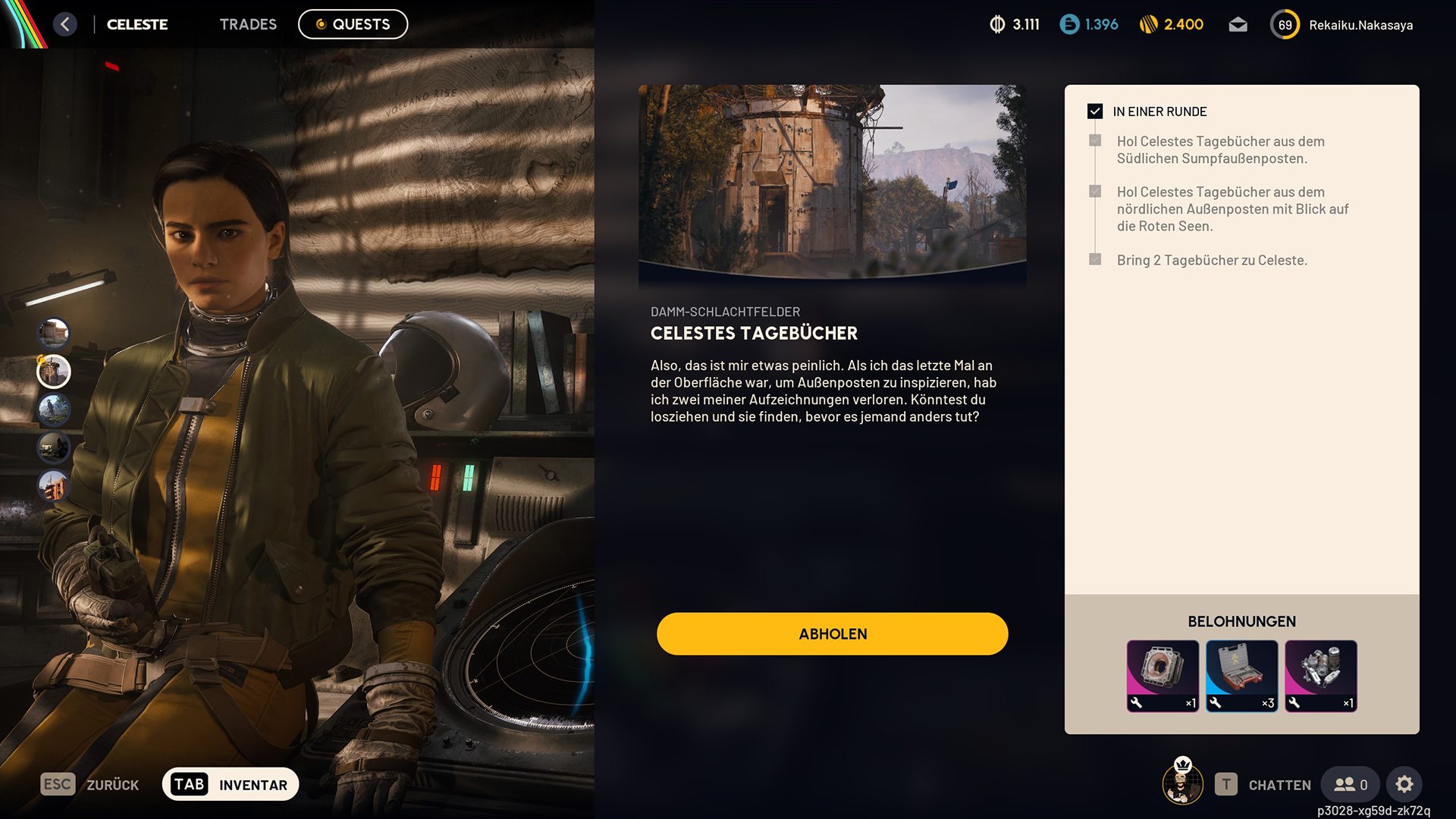Pick the statue and mountains quest thumbnail

click(54, 409)
